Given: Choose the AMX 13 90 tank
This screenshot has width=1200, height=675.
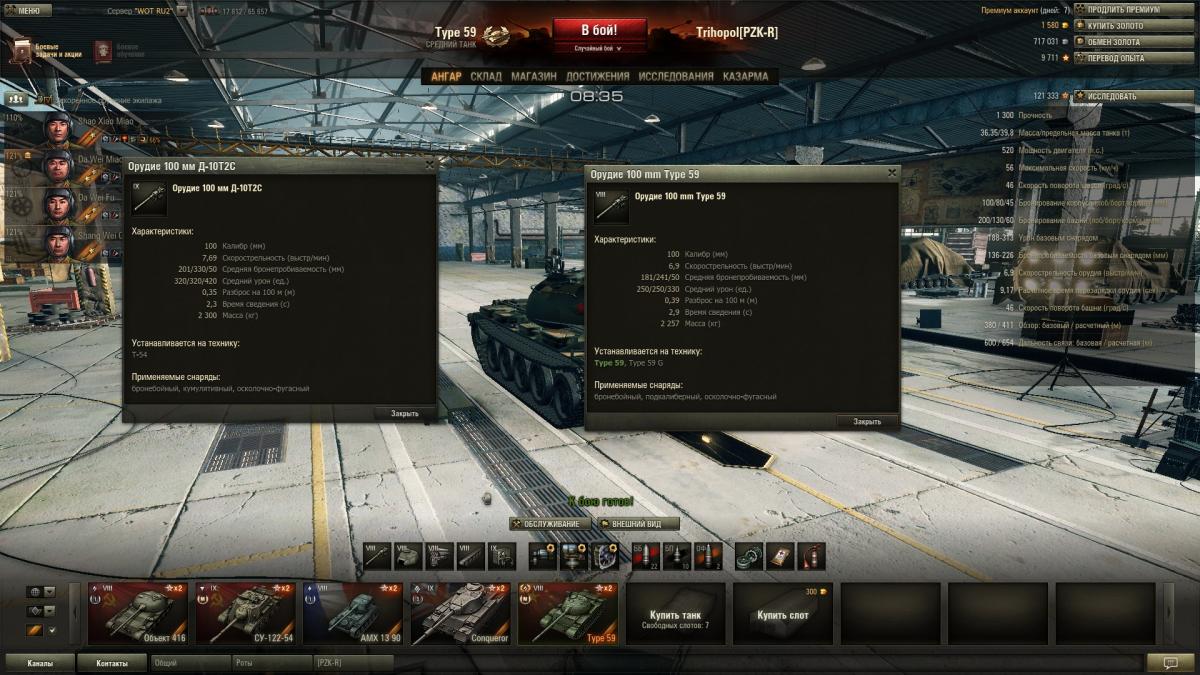Looking at the screenshot, I should tap(352, 613).
